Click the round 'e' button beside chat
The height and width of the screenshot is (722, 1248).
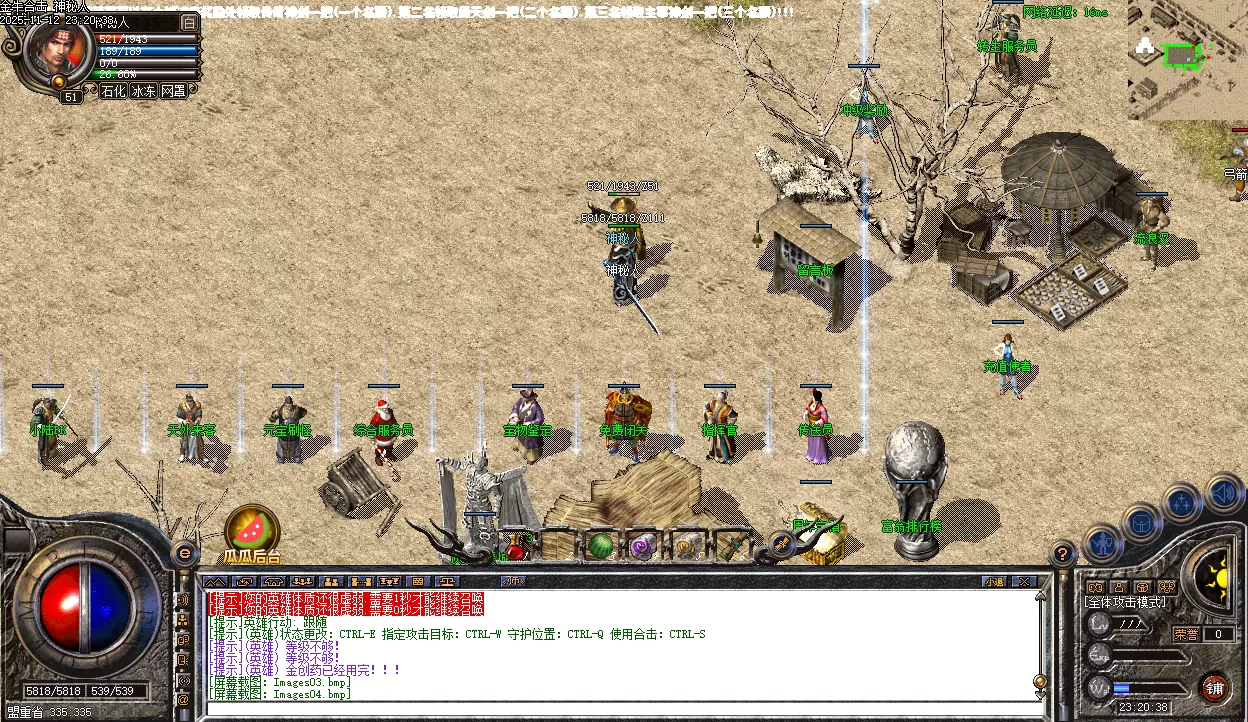coord(184,552)
